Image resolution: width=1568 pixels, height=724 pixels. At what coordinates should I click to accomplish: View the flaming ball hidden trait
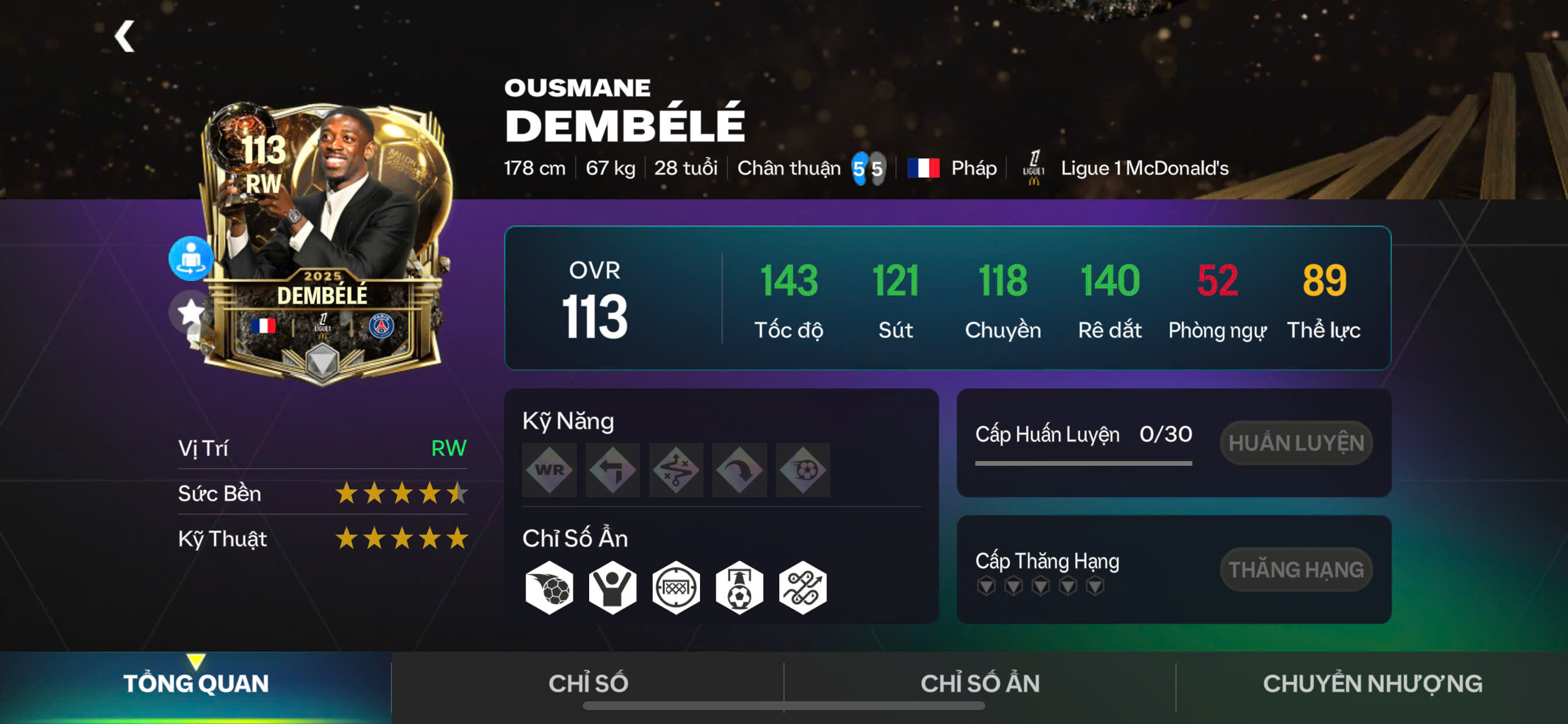point(549,588)
